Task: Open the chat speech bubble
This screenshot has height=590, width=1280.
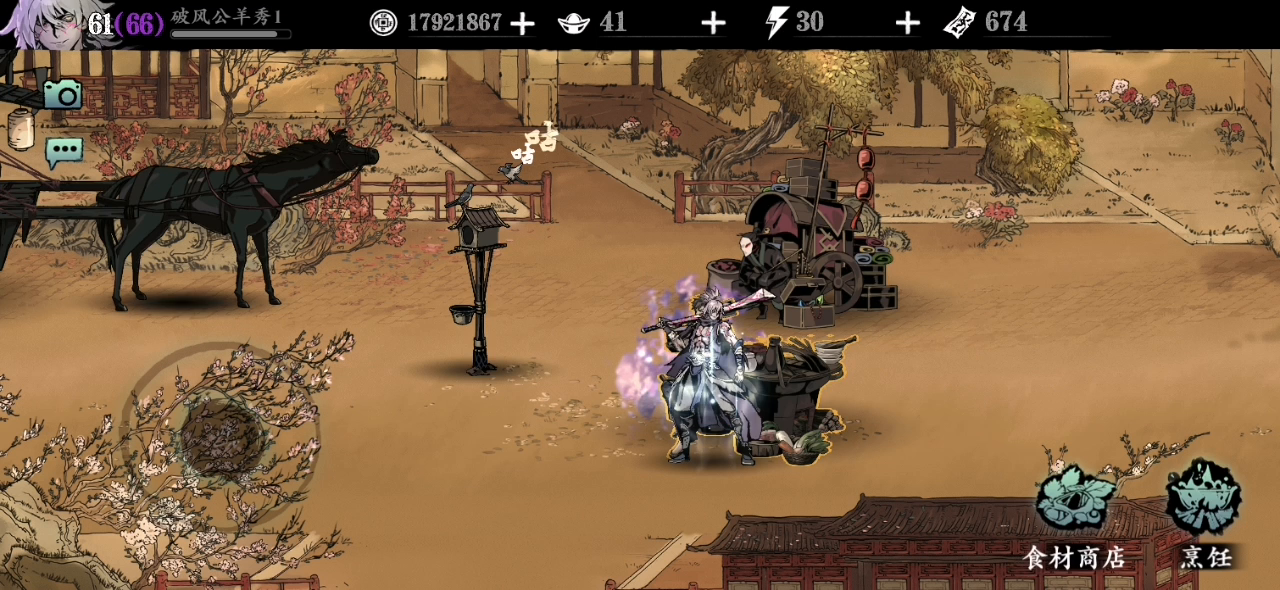Action: coord(64,152)
